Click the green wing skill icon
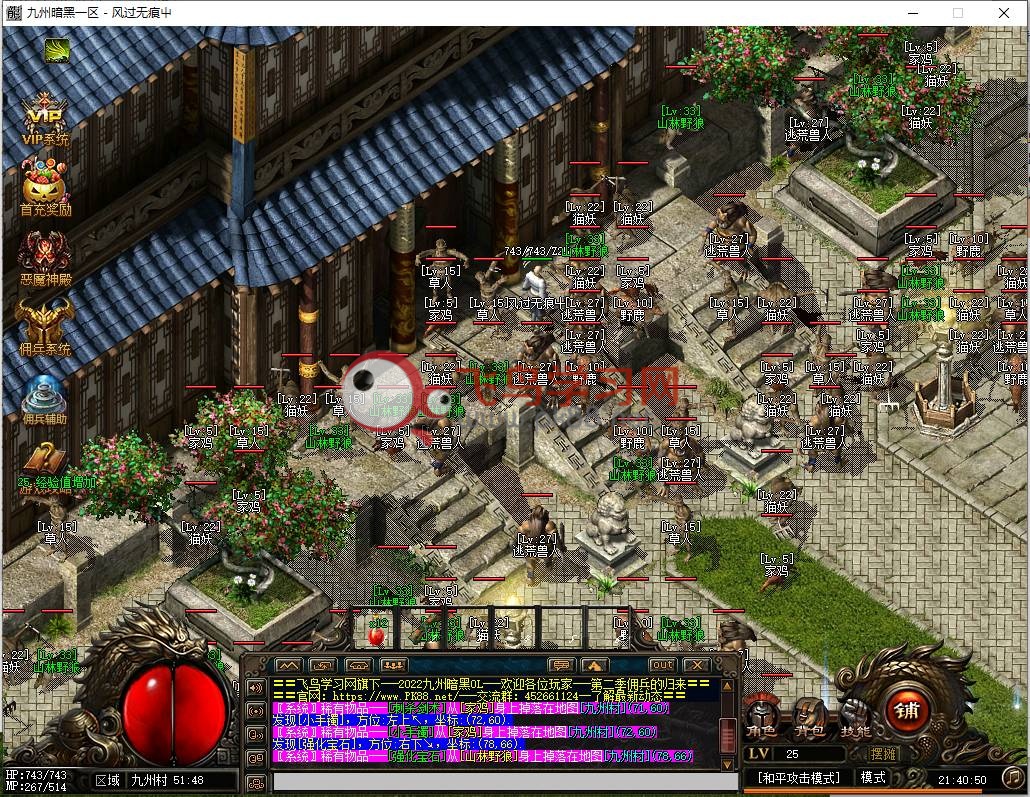 57,50
